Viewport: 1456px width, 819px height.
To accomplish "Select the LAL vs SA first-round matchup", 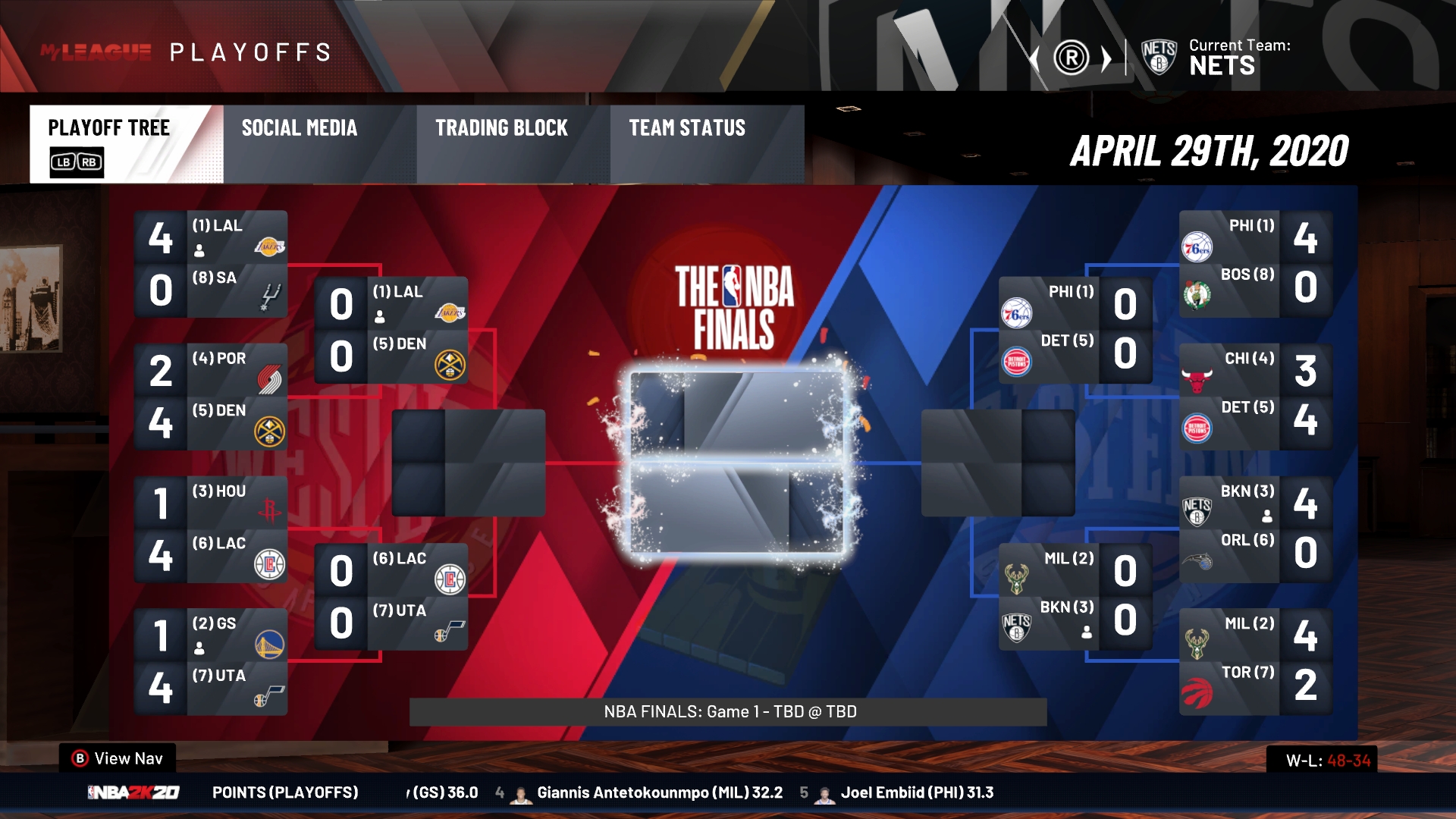I will (x=211, y=264).
